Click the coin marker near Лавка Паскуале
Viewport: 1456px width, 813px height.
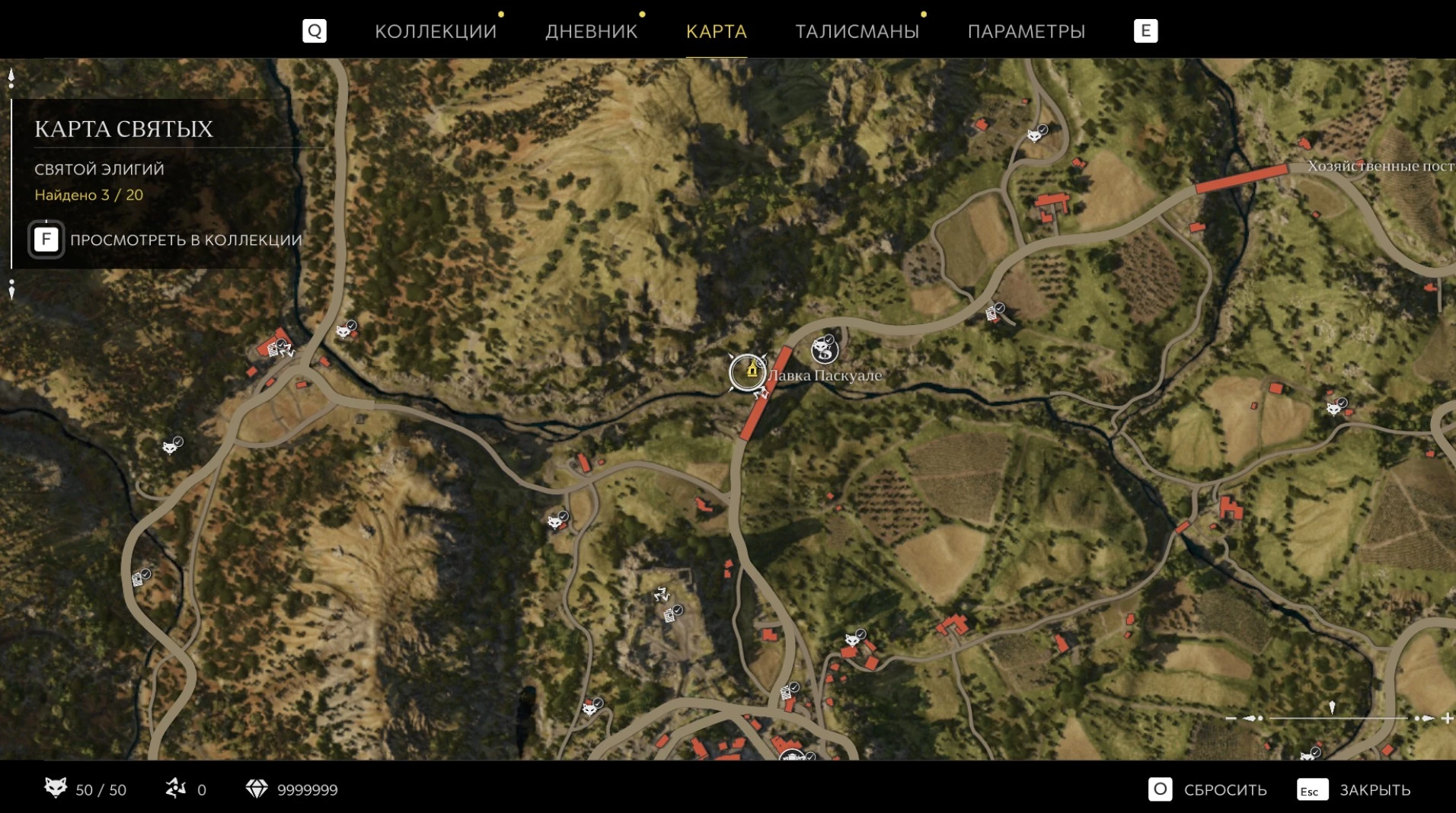[824, 349]
